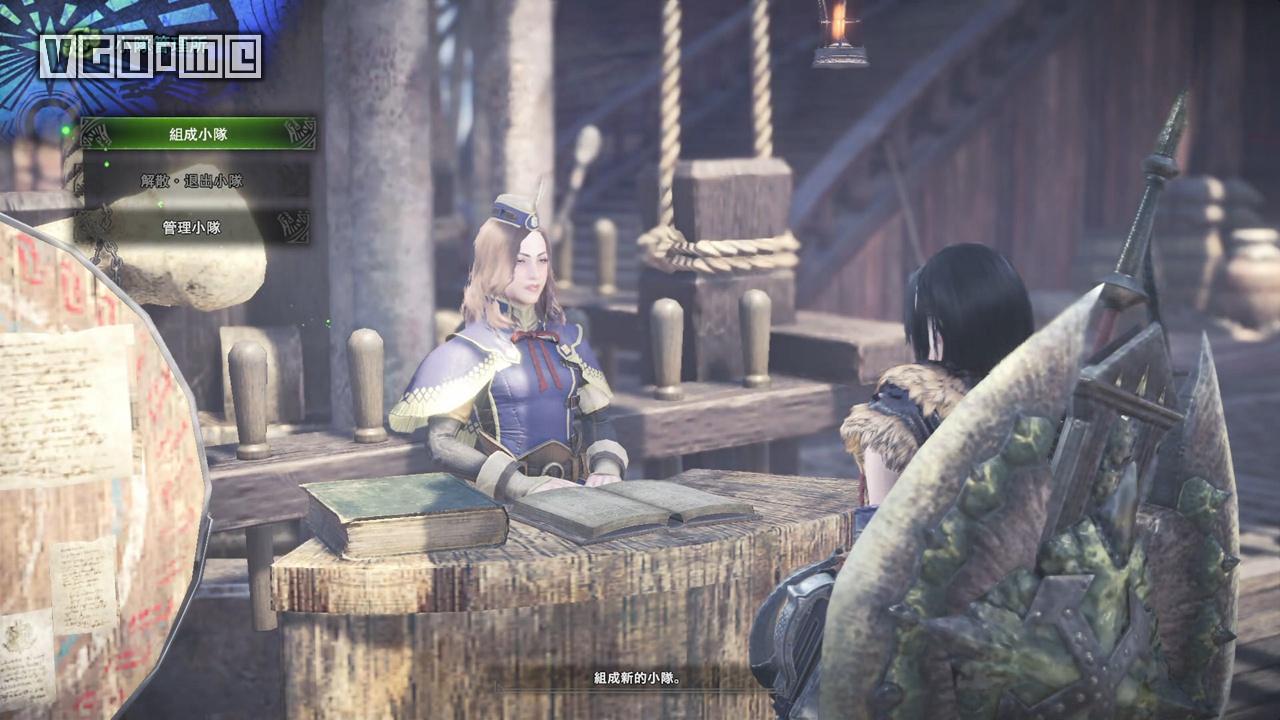
Task: Select 組成小隊 to form a squad
Action: 197,134
